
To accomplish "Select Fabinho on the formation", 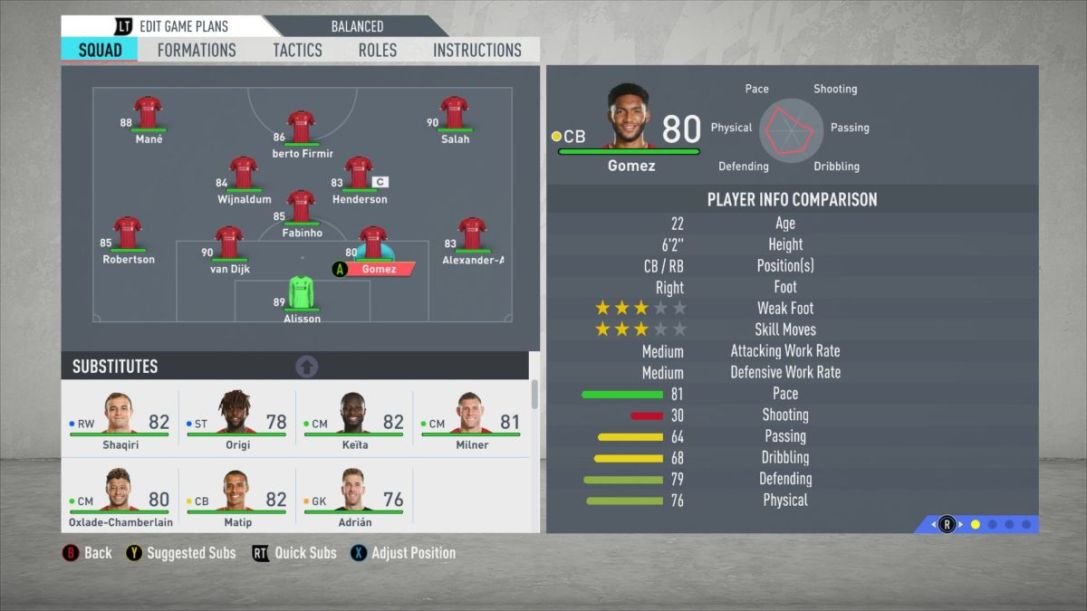I will coord(301,208).
